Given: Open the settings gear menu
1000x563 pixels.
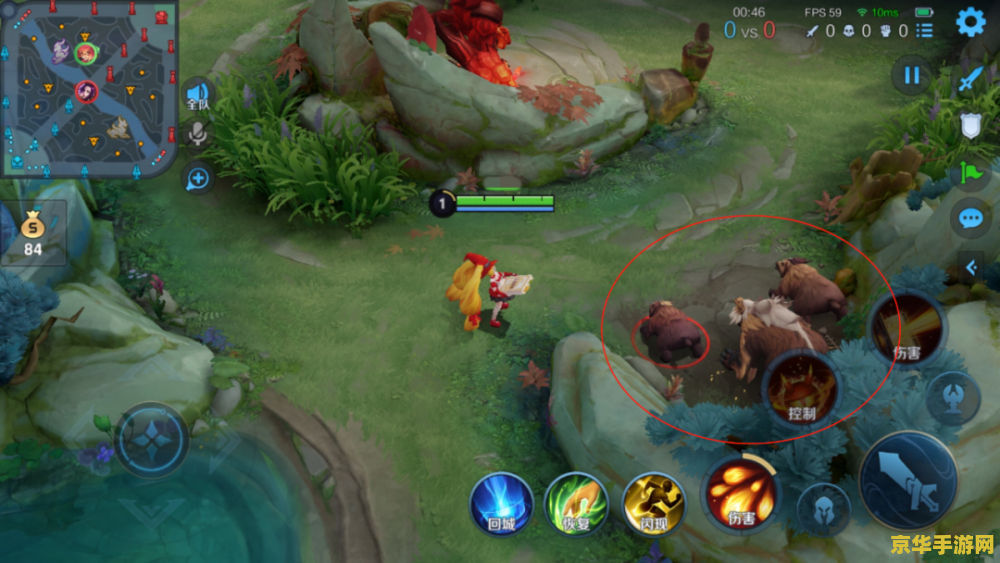Looking at the screenshot, I should click(970, 22).
